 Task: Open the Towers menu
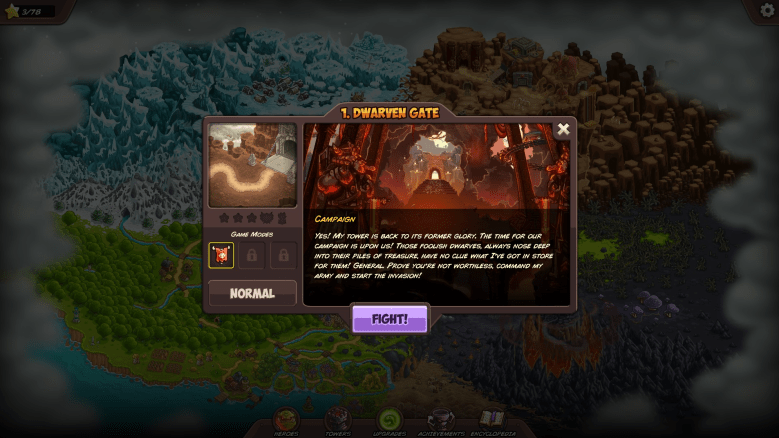point(338,422)
